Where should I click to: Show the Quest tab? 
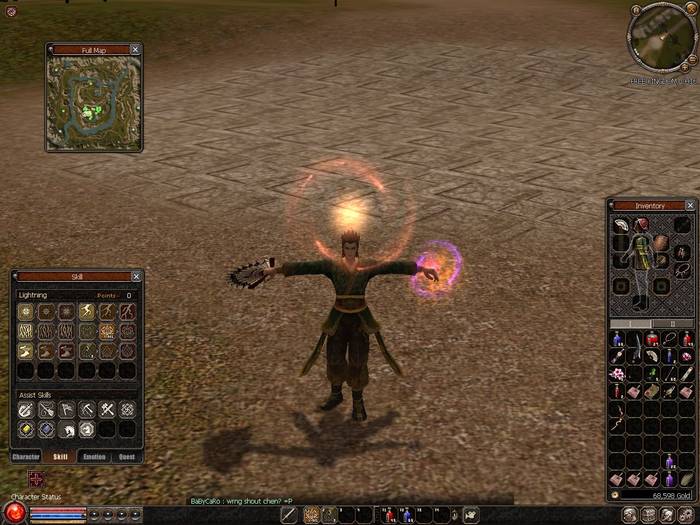(127, 456)
